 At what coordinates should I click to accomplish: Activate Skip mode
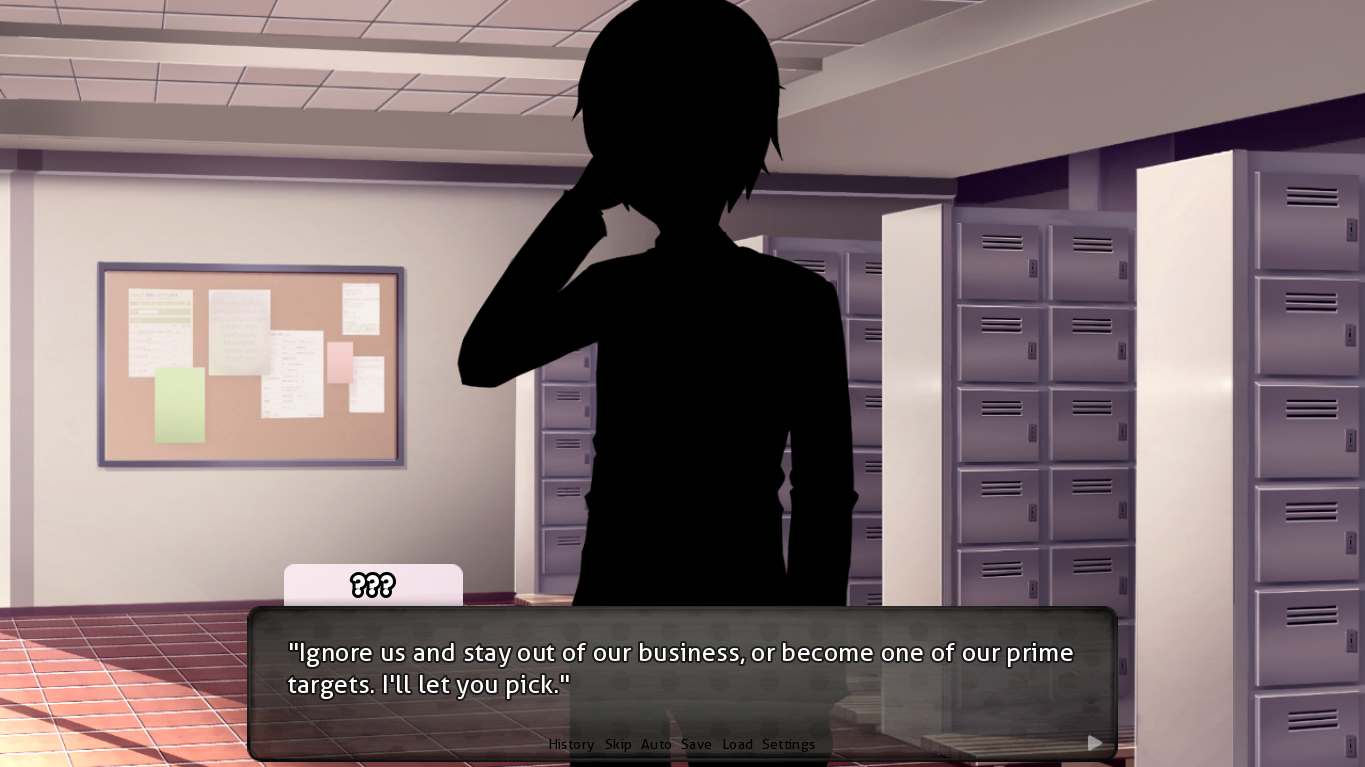(618, 744)
